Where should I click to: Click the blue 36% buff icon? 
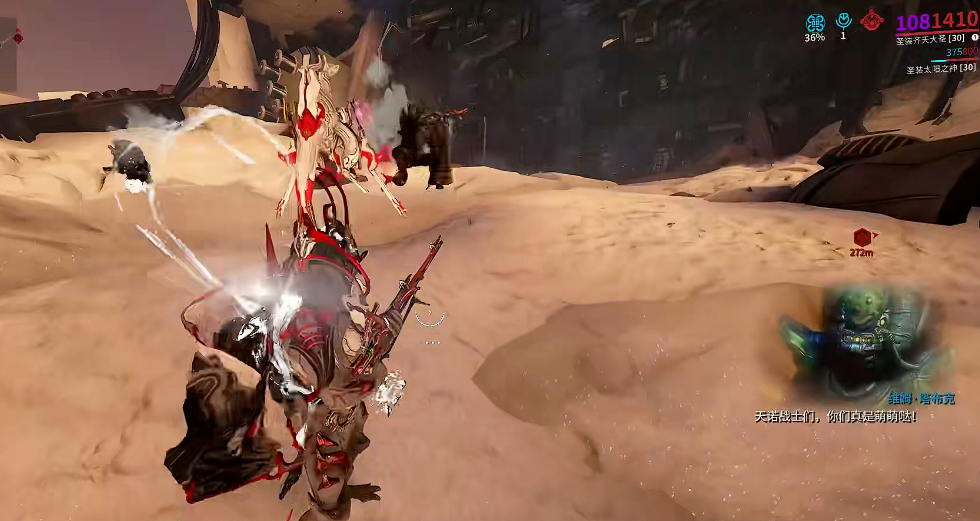click(x=815, y=22)
